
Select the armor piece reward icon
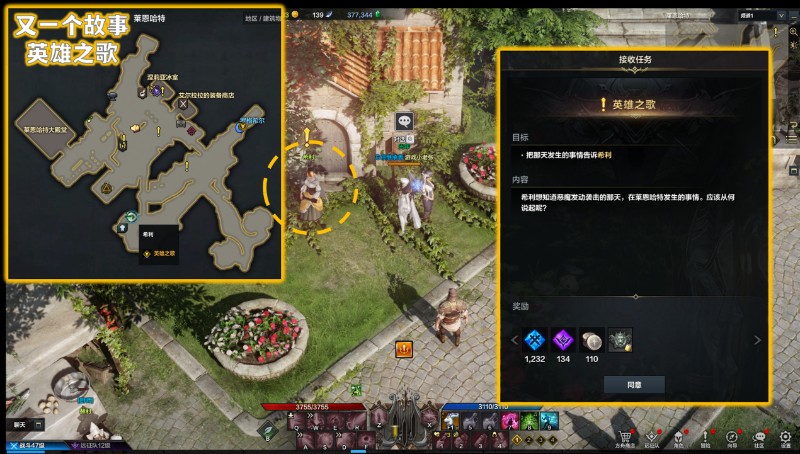pyautogui.click(x=620, y=340)
